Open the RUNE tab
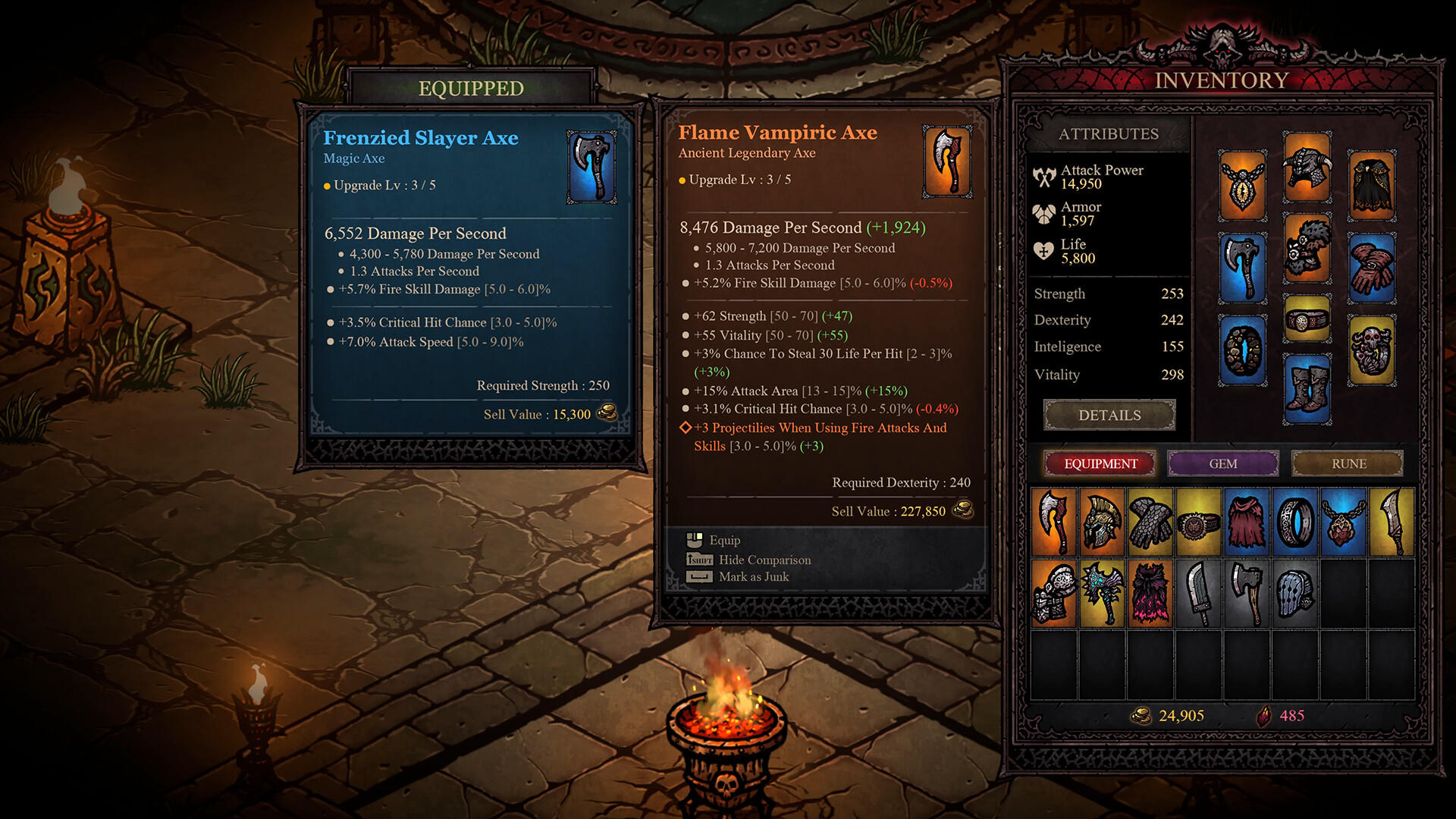 point(1348,463)
